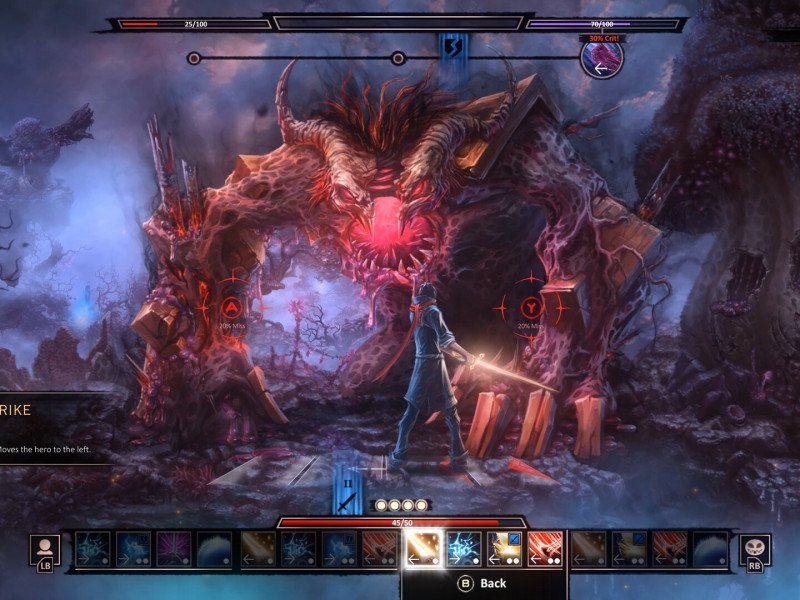Pick the golden skill with blue corner badge
Image resolution: width=800 pixels, height=600 pixels.
tap(504, 549)
